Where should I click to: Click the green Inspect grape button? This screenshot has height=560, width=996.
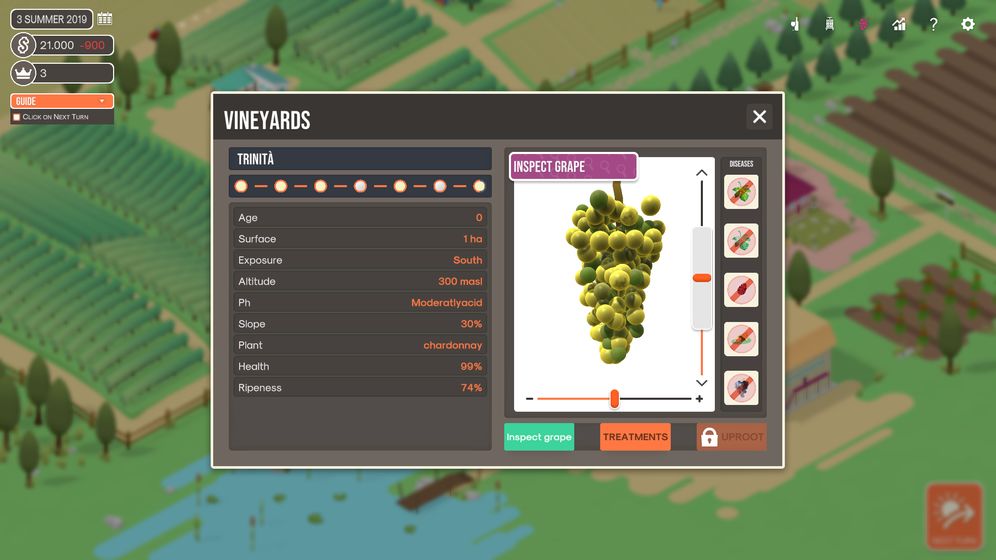tap(539, 437)
